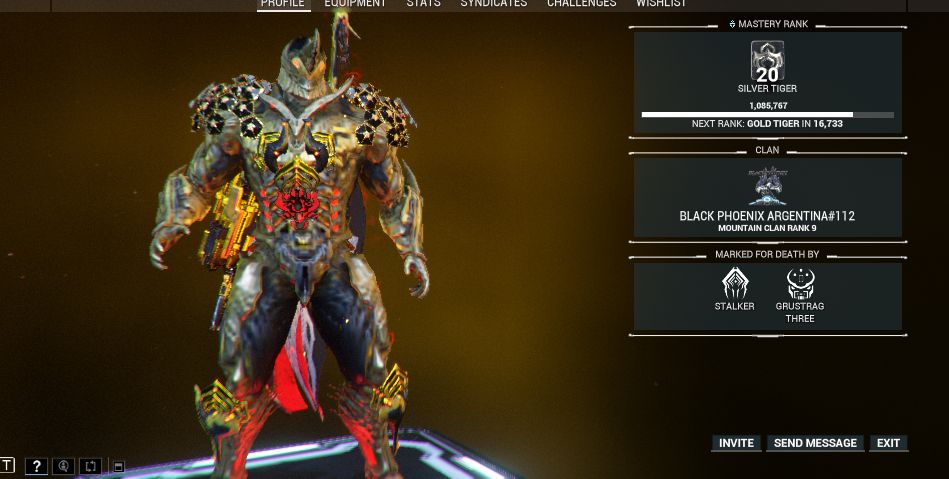
Task: Invite this player to your squad
Action: point(736,443)
